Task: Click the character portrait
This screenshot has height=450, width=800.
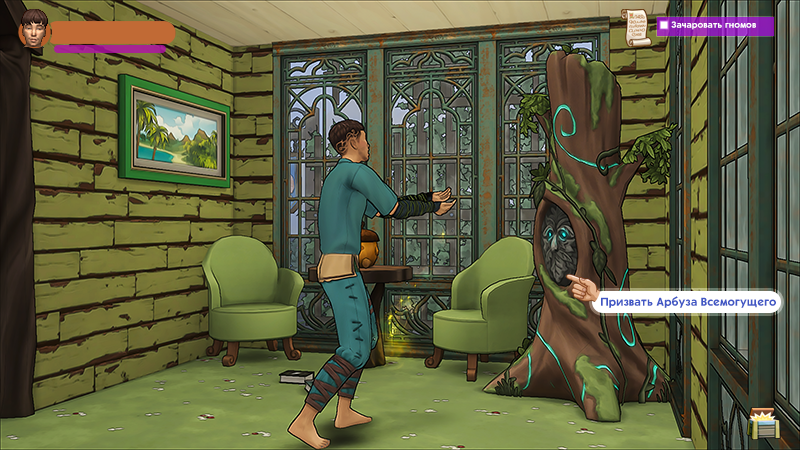Action: [35, 30]
